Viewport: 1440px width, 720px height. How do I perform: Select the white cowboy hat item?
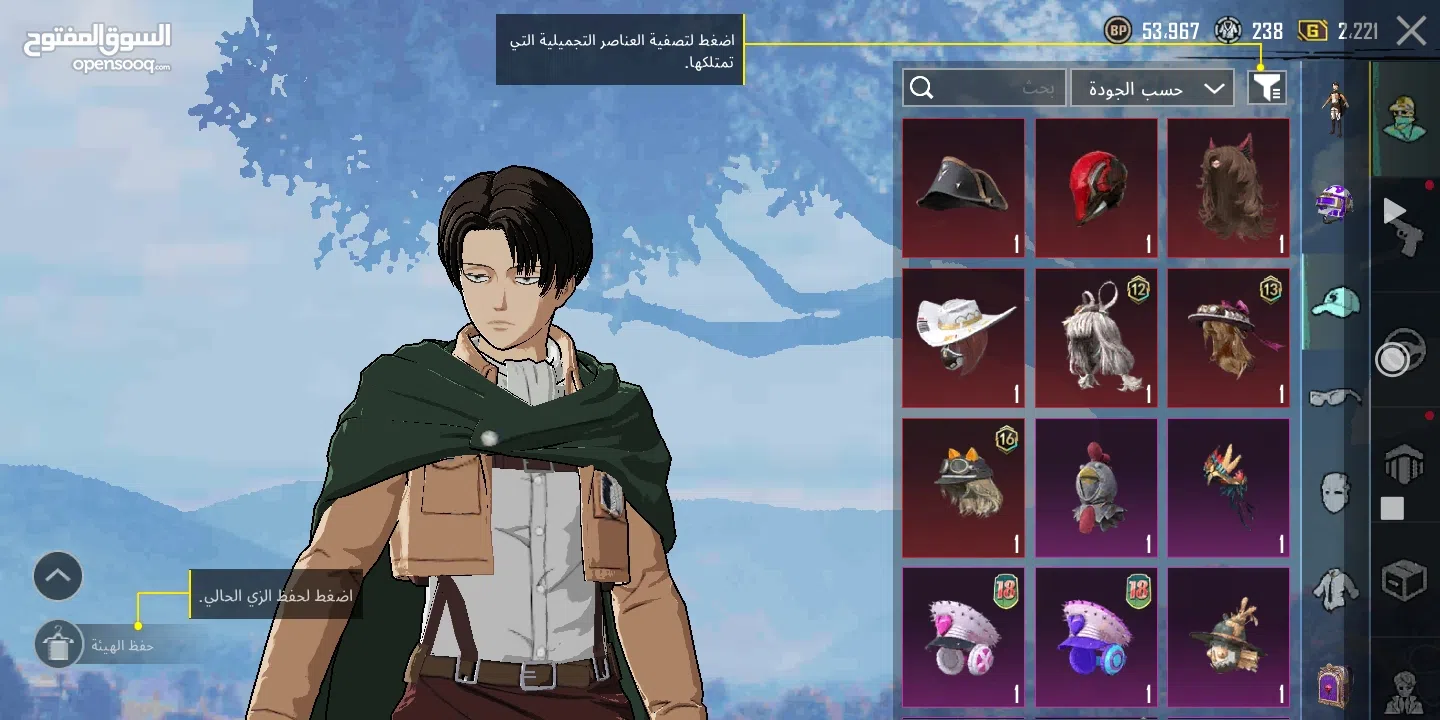pos(963,338)
